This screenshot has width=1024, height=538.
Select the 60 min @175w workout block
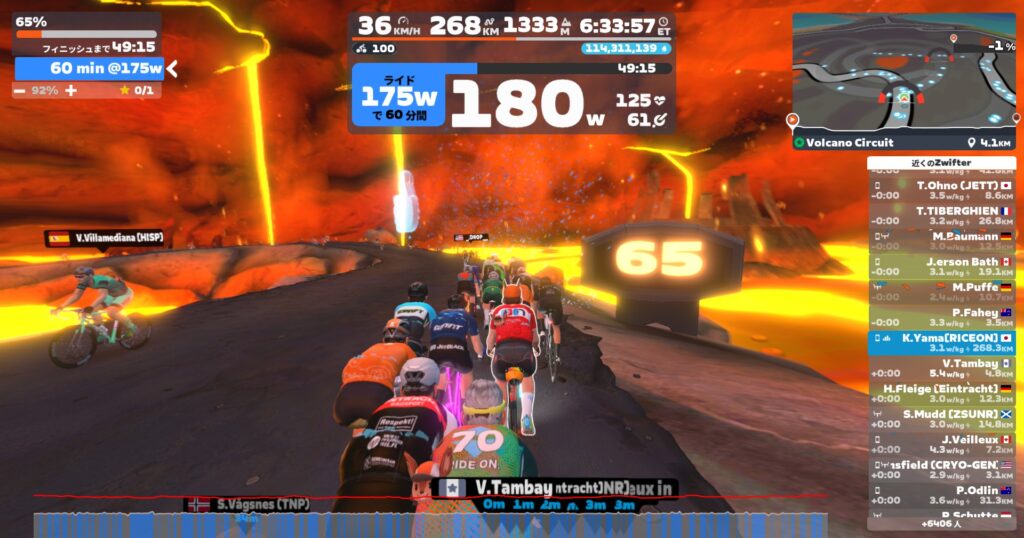(x=89, y=68)
